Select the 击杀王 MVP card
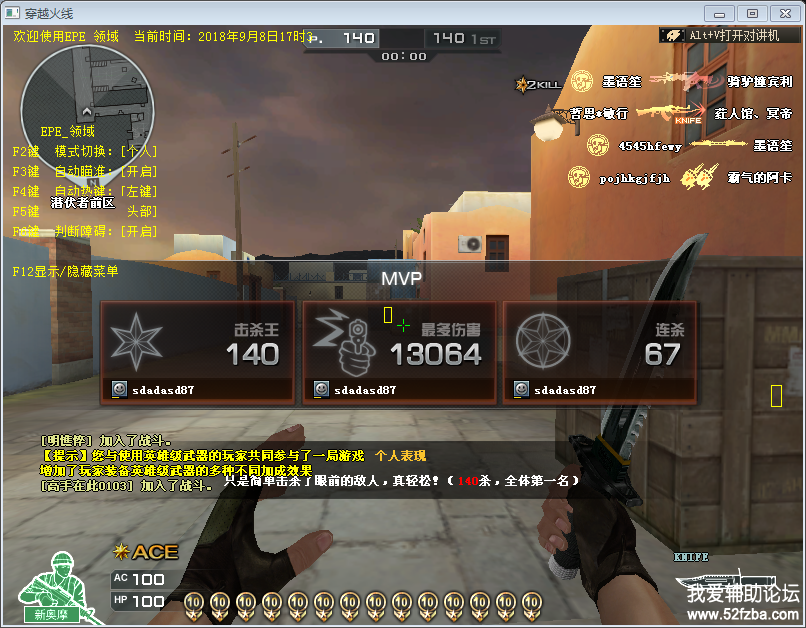806x628 pixels. [x=197, y=352]
